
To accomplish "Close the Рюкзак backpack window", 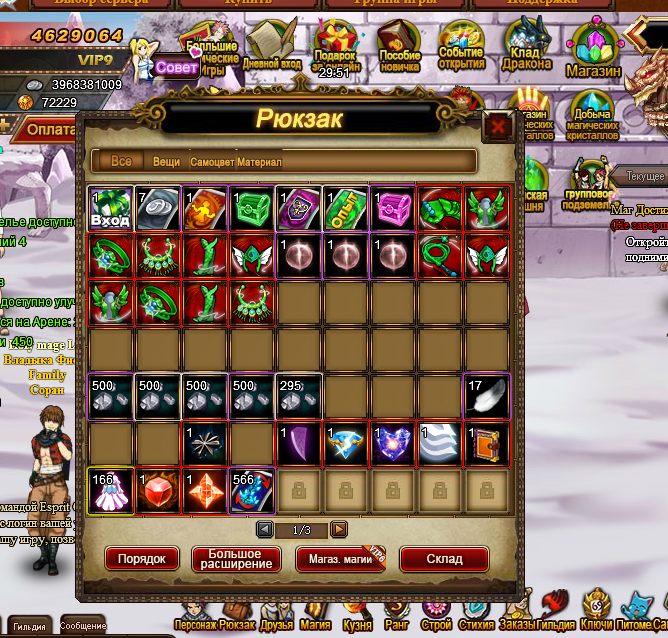I will [x=496, y=127].
